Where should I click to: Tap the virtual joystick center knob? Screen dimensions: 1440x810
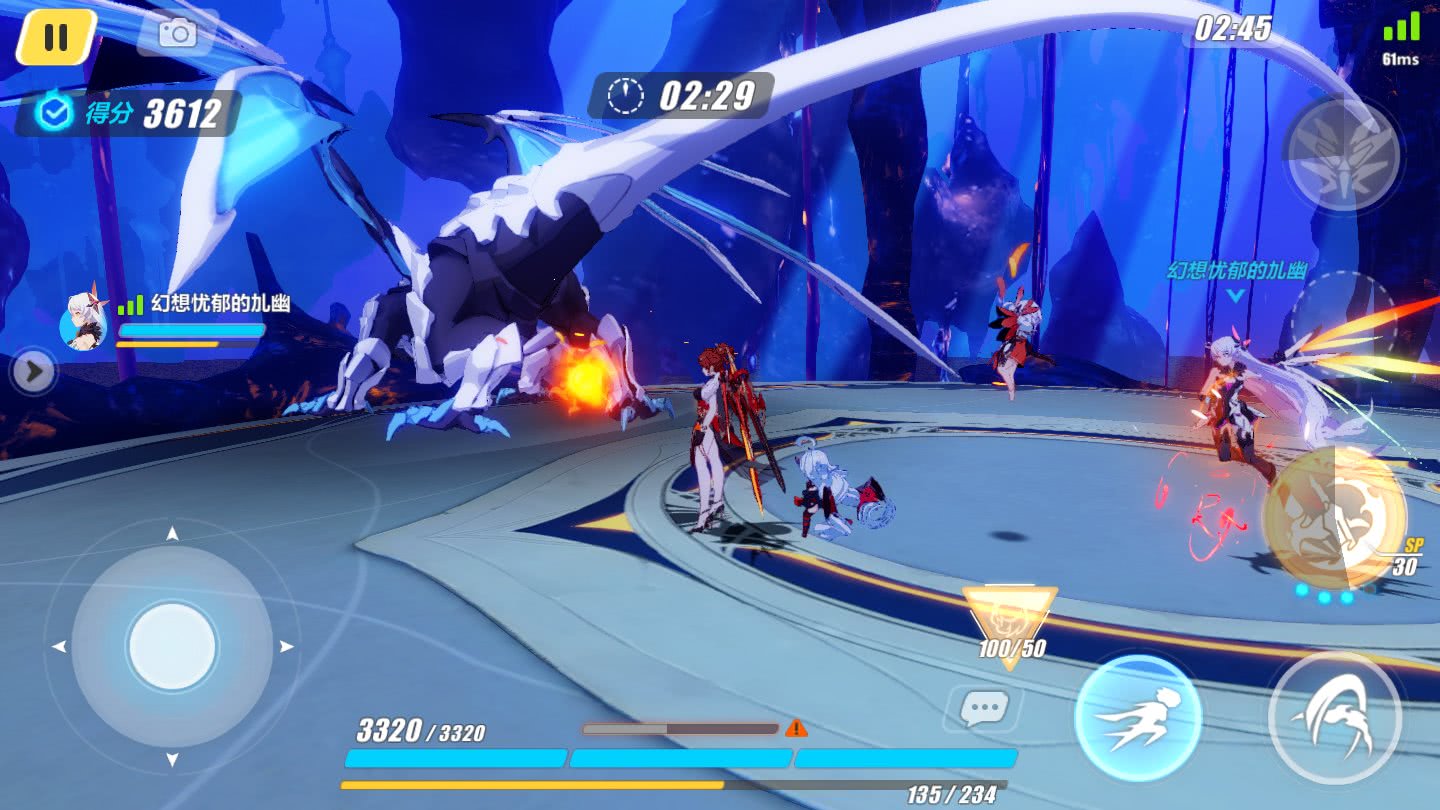[172, 646]
